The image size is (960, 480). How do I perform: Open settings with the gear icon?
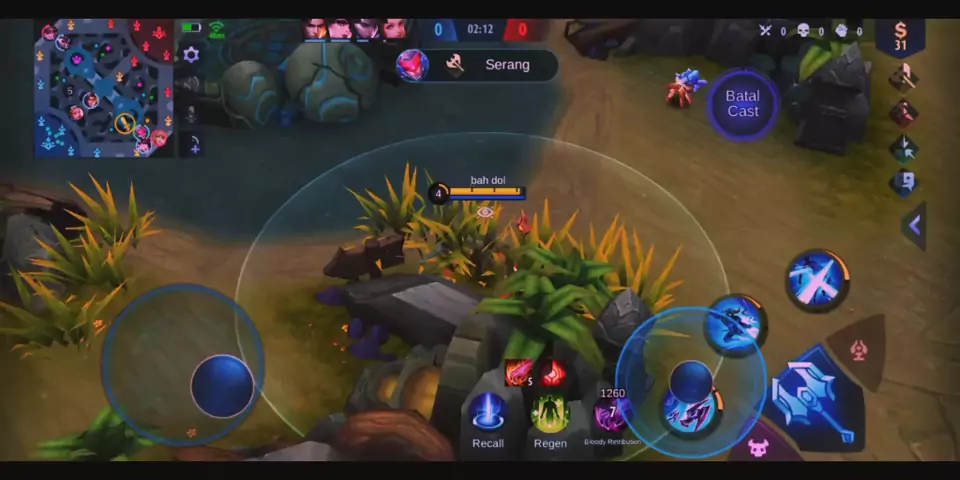[x=191, y=55]
